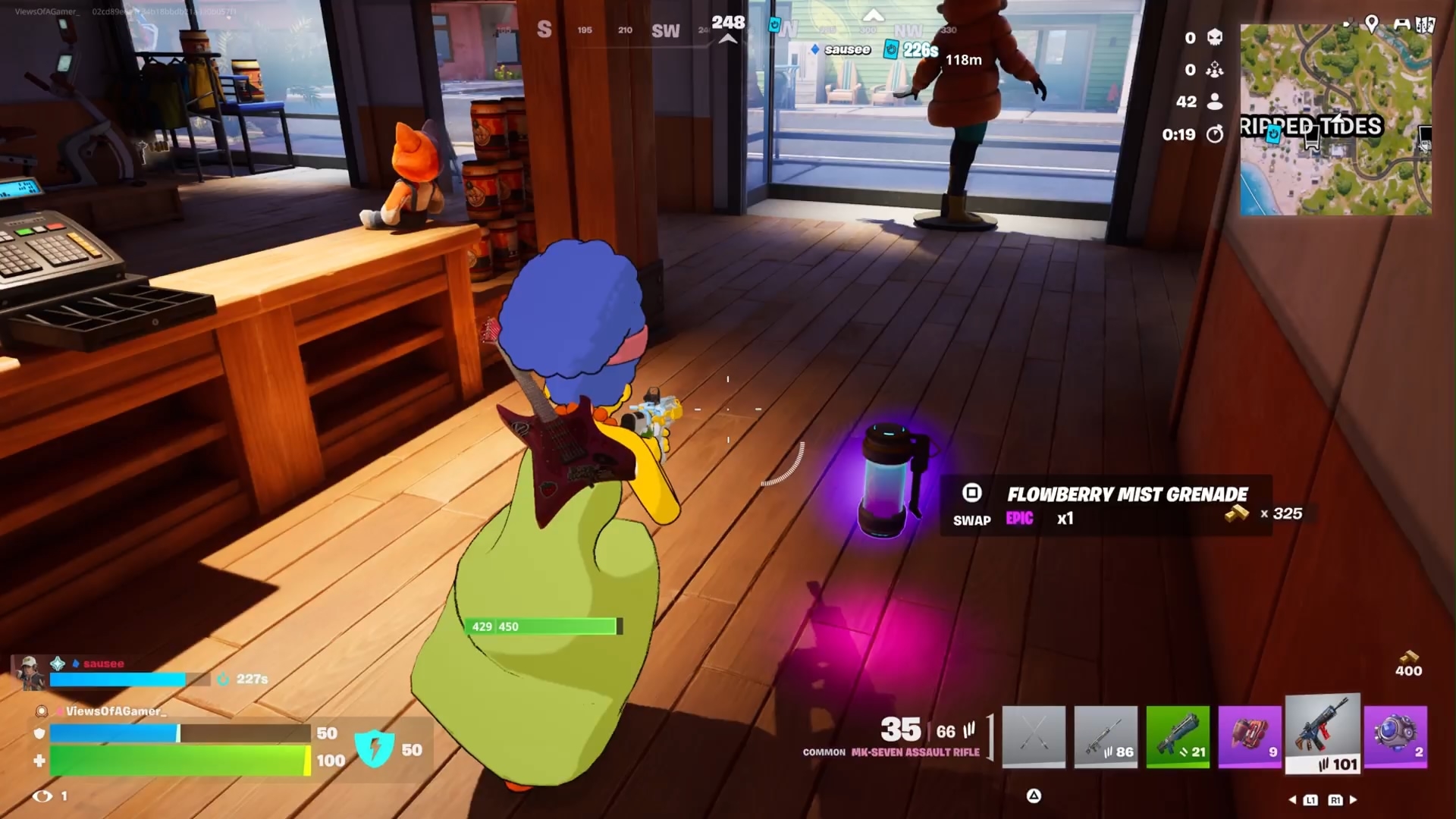Select the pickaxe slot in the hotbar
Screen dimensions: 1456x819
click(1033, 736)
